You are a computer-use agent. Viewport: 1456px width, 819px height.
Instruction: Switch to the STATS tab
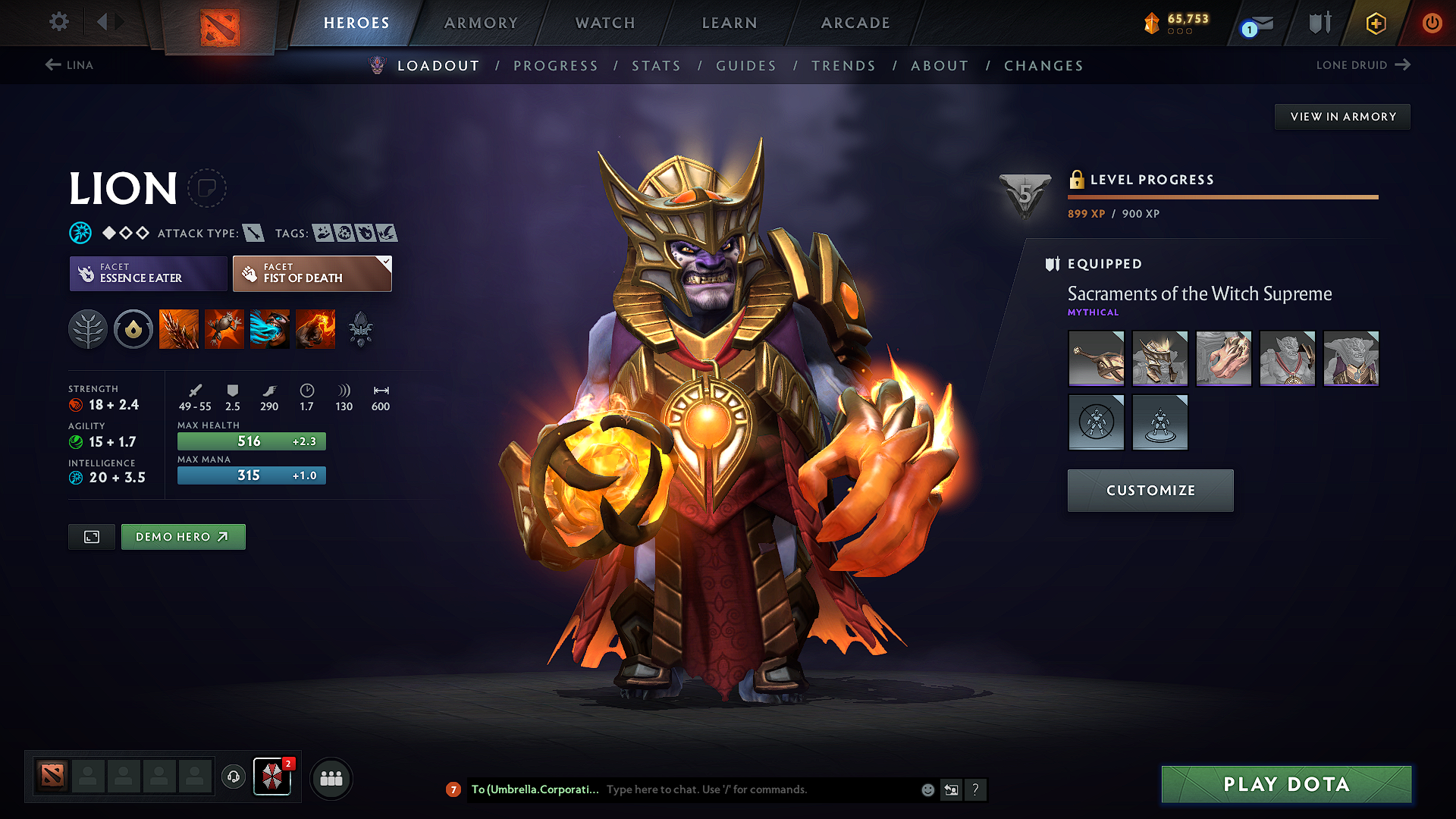point(657,66)
